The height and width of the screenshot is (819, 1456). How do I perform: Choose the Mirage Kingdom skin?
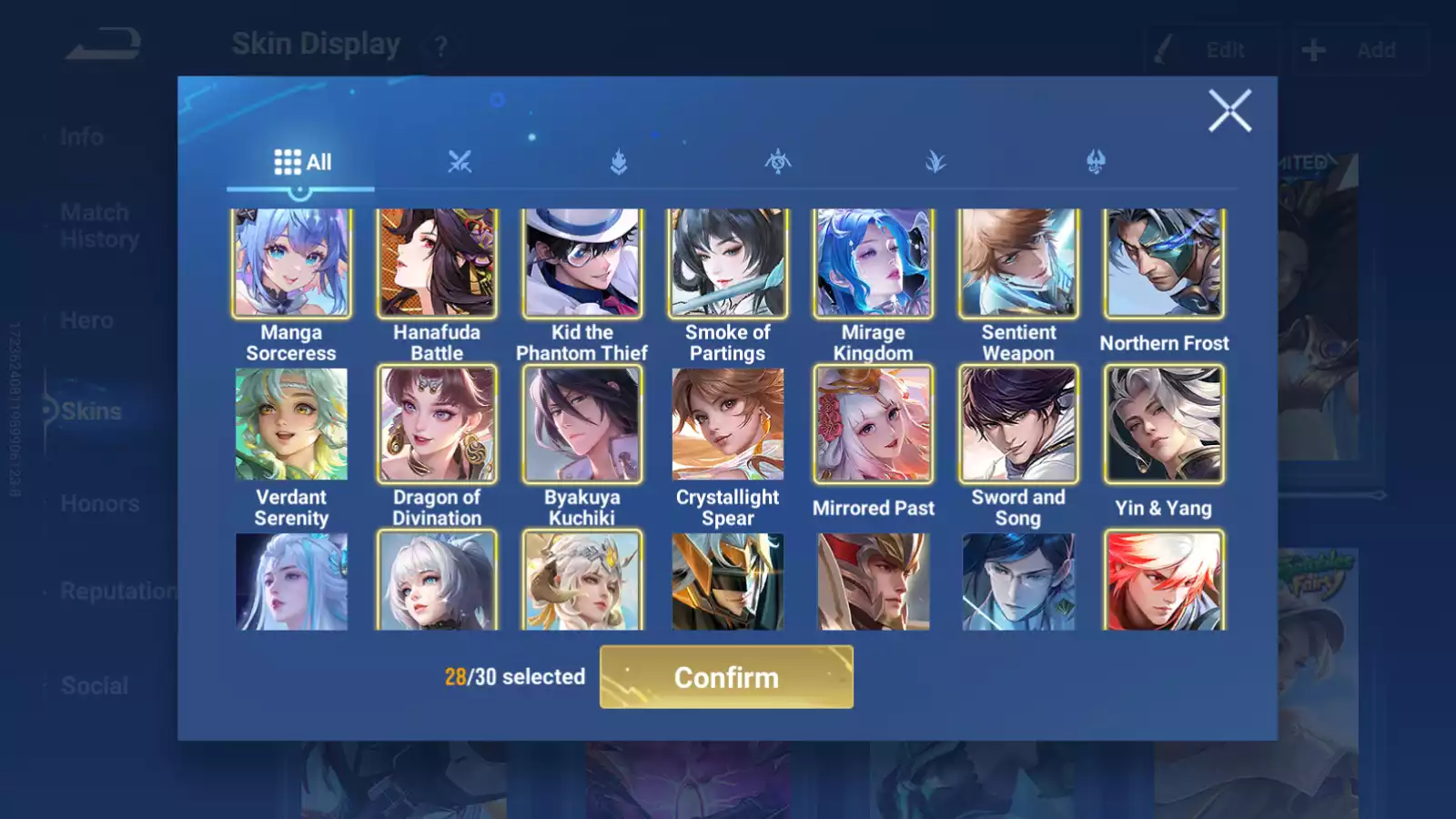point(873,263)
